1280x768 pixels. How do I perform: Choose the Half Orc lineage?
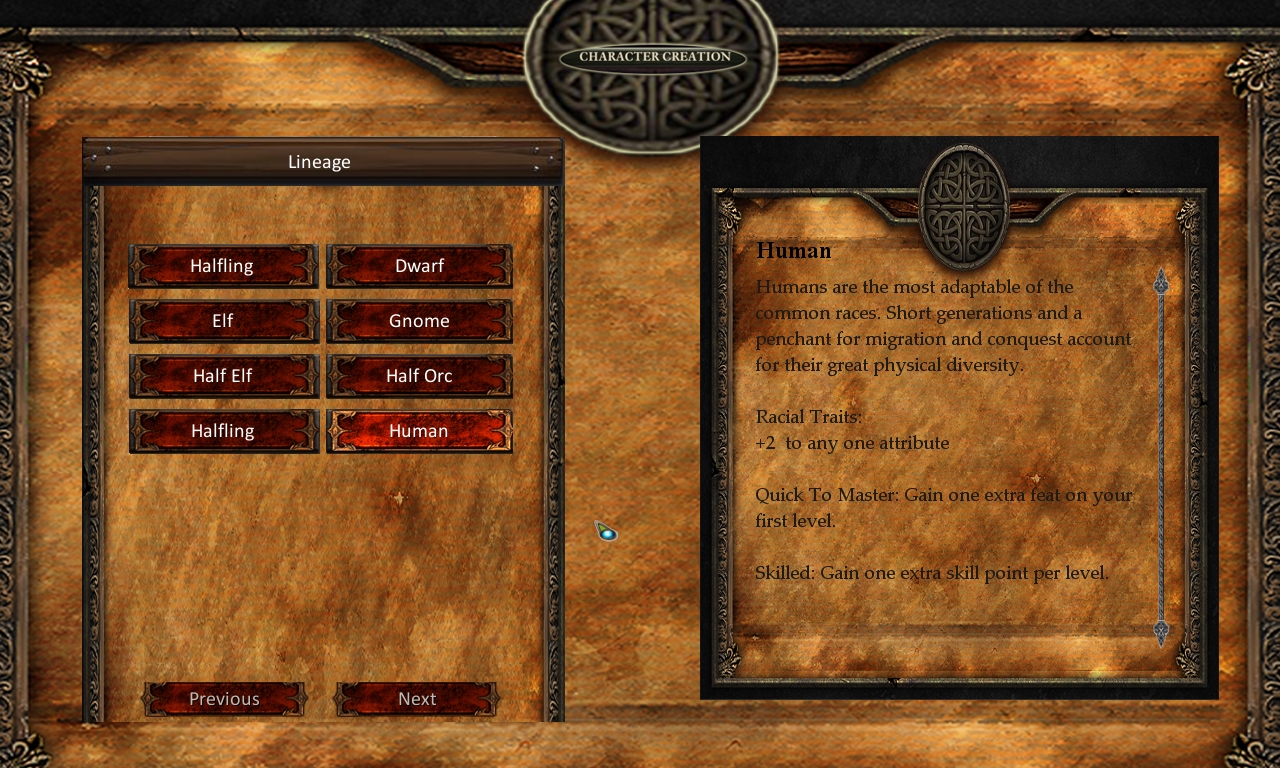[419, 376]
